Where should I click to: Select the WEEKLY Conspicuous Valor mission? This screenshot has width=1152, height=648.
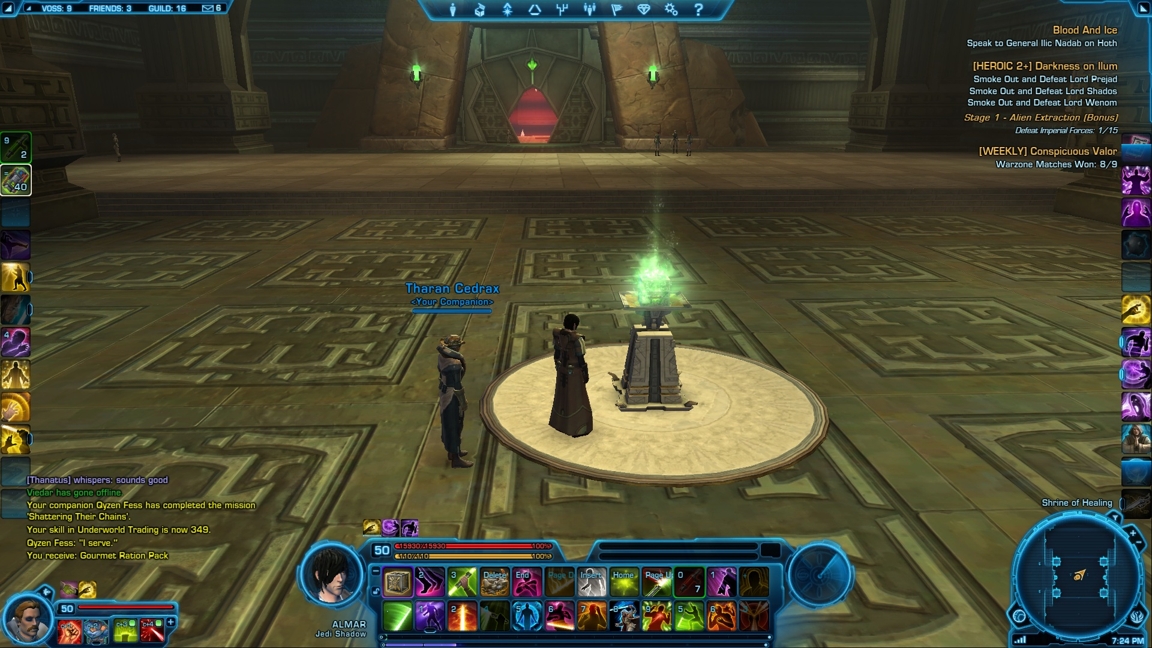click(1047, 152)
